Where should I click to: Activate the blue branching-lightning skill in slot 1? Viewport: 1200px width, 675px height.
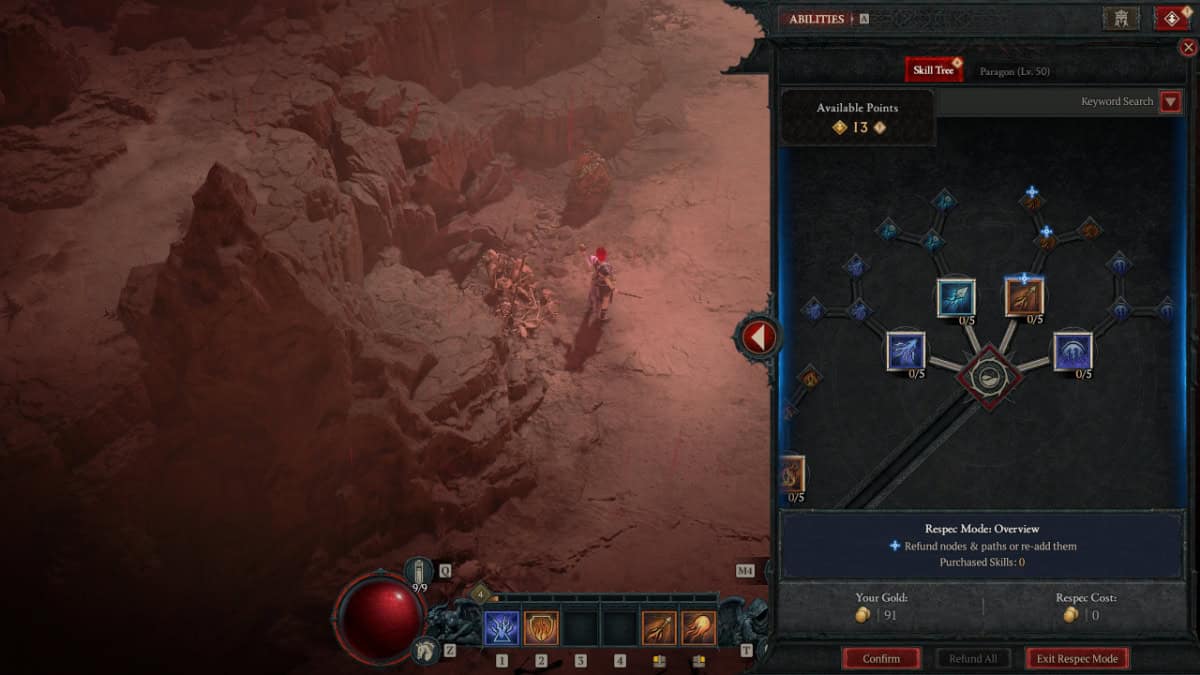coord(501,628)
